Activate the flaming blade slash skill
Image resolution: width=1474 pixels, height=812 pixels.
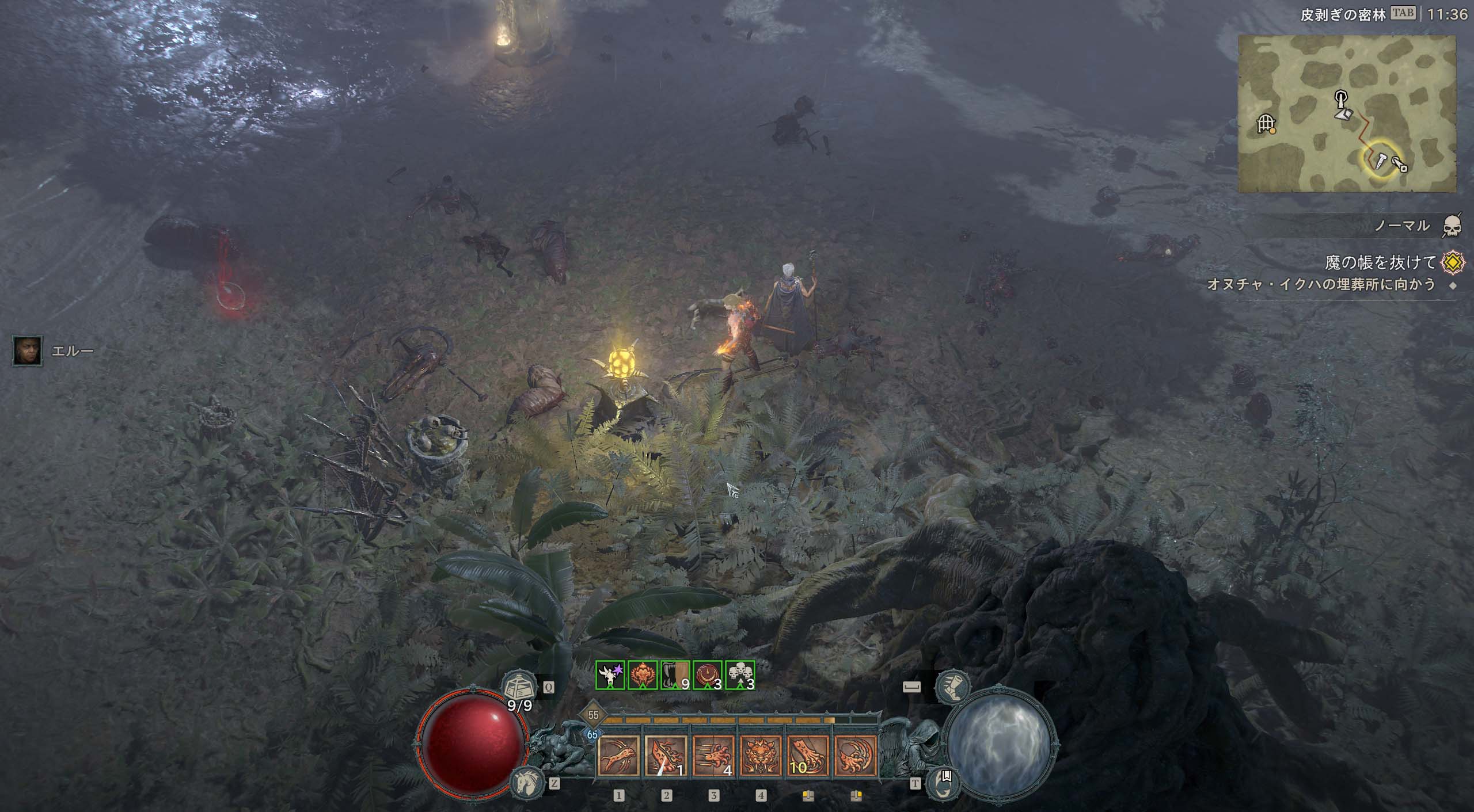(666, 755)
